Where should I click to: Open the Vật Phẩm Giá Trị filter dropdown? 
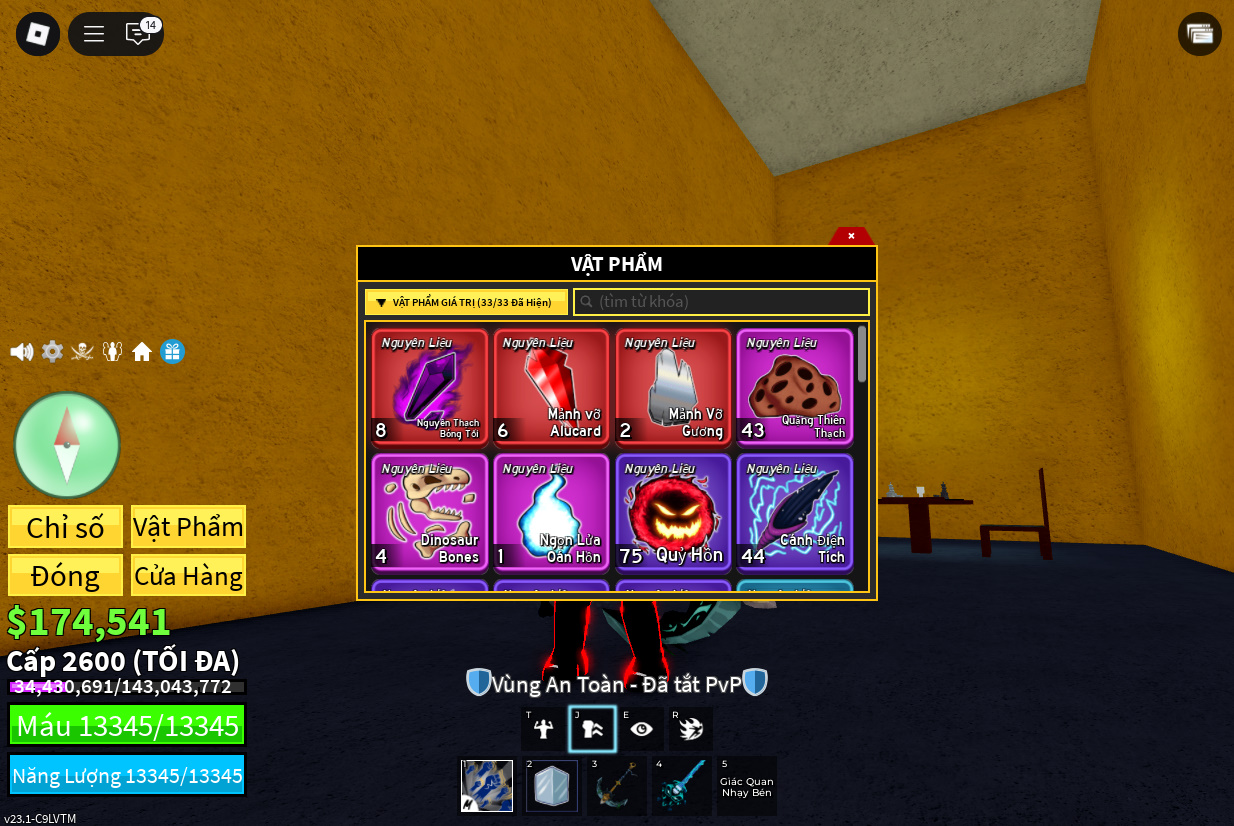(x=466, y=302)
